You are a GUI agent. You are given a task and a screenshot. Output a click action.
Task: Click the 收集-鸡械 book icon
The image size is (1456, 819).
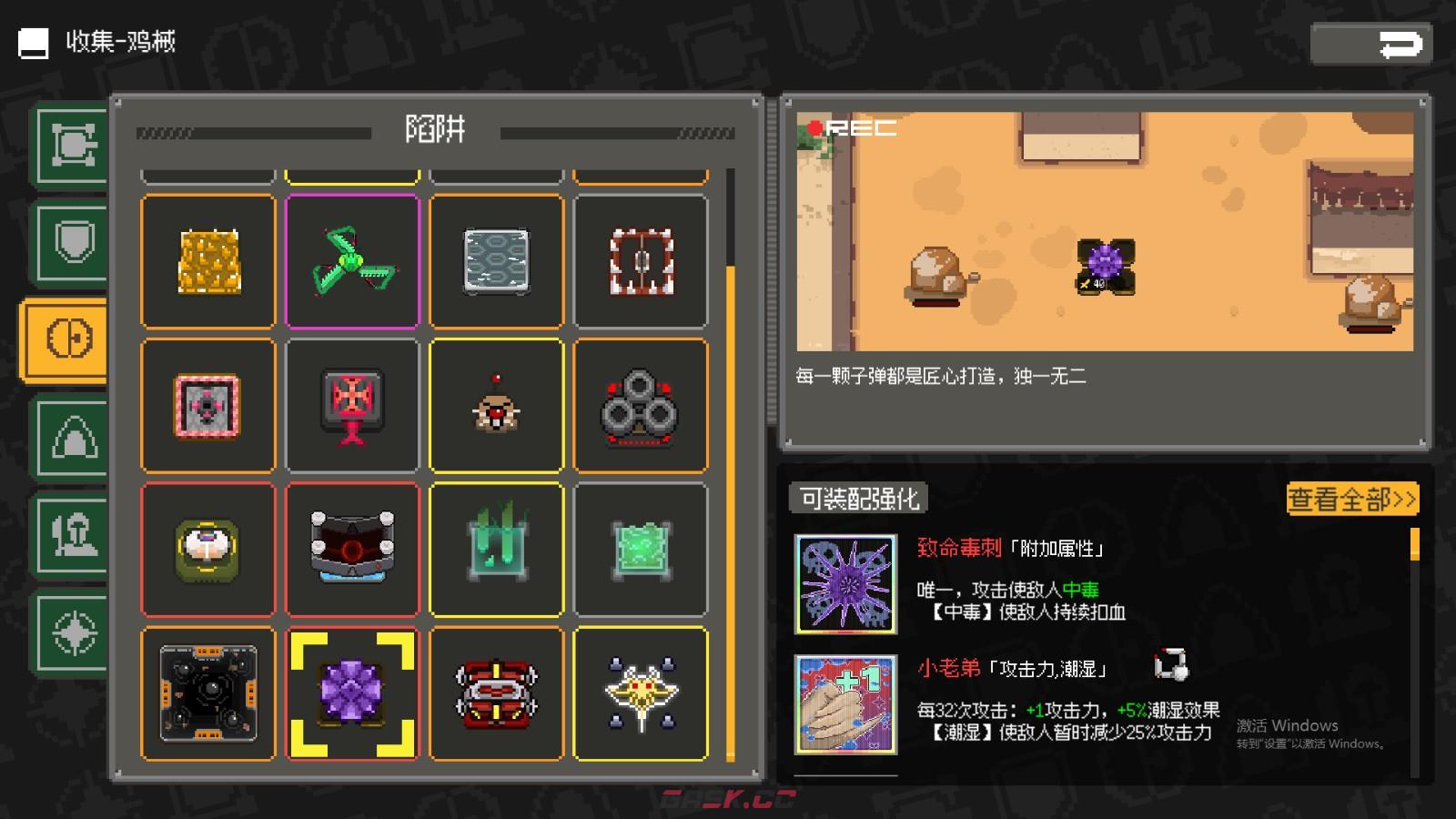point(34,41)
